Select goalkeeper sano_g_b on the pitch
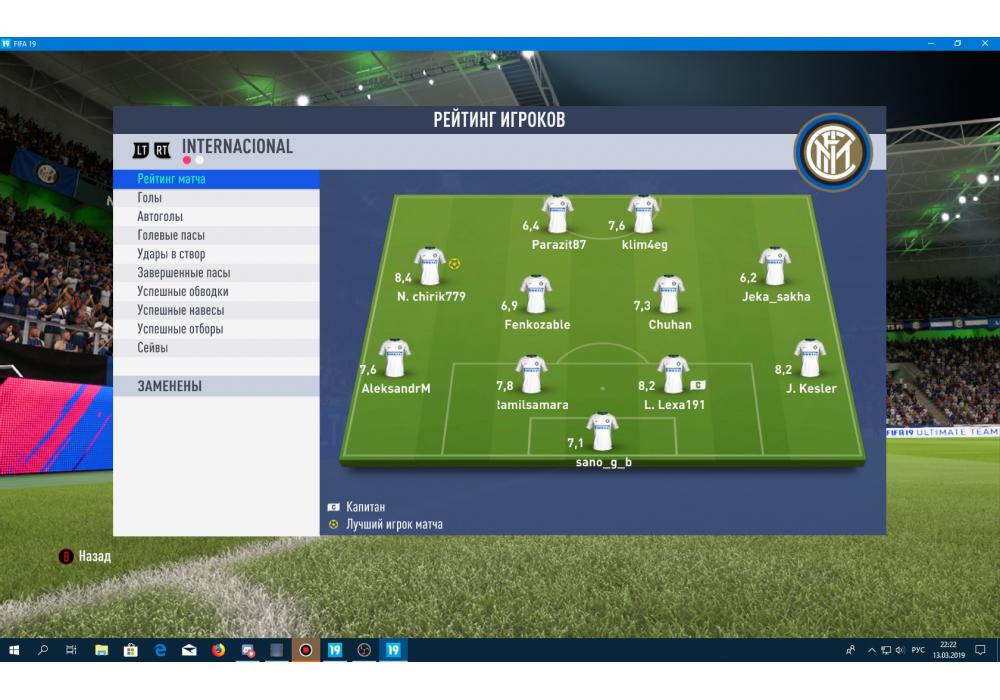 [603, 434]
